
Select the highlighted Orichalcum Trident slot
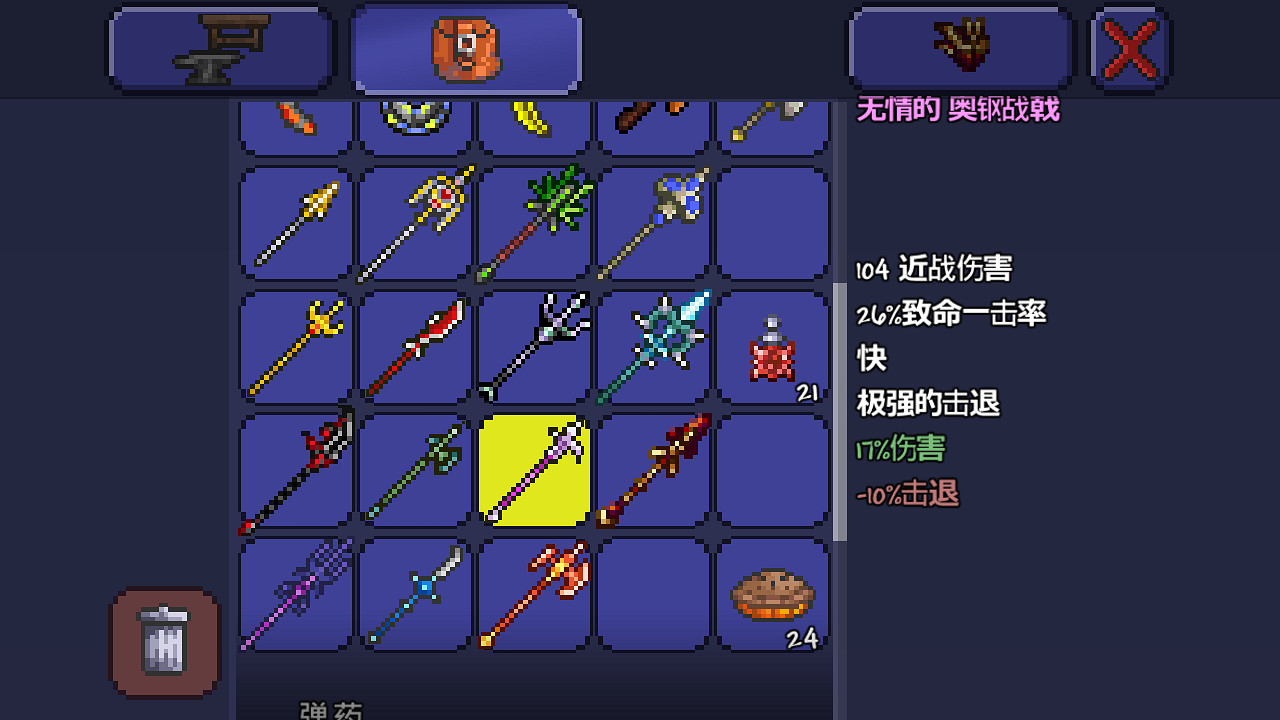(533, 470)
